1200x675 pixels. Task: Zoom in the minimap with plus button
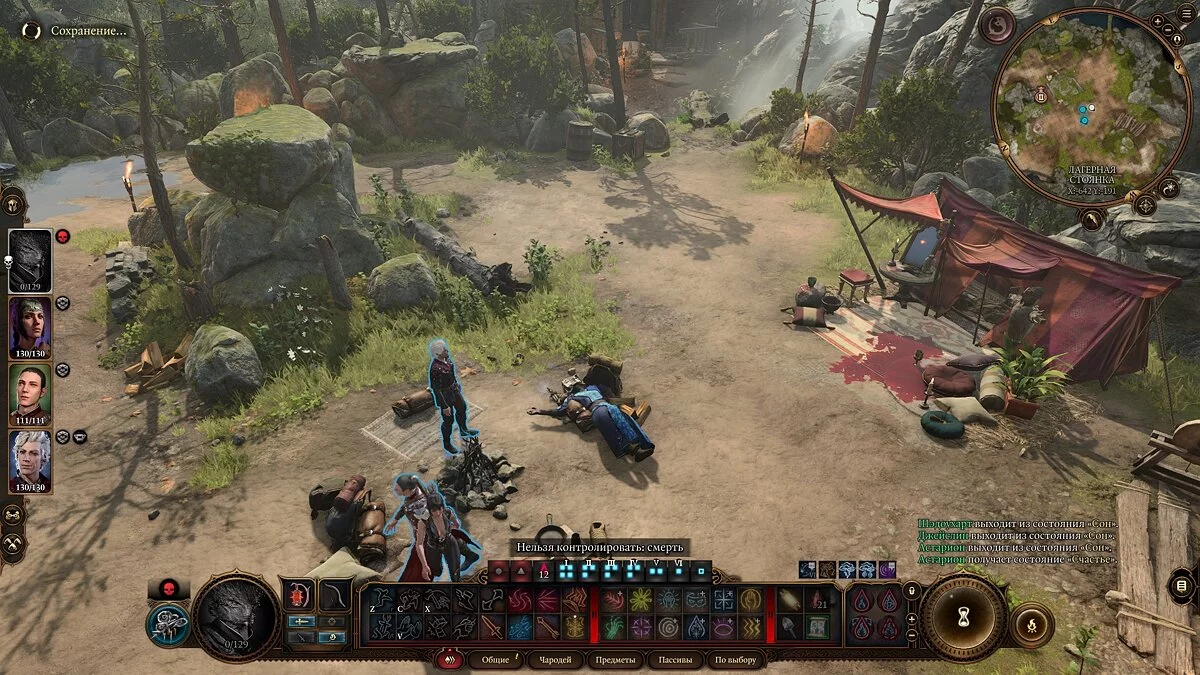pyautogui.click(x=1159, y=20)
